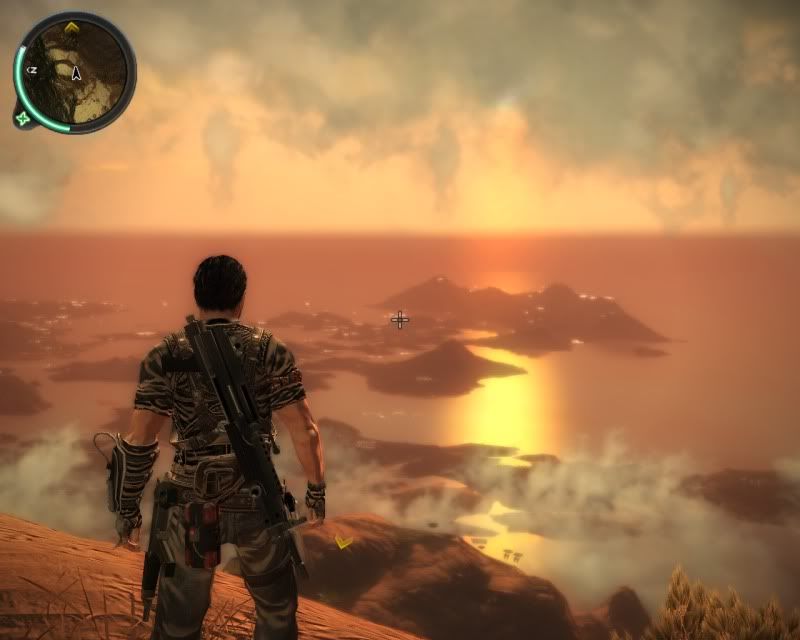Click the north compass indicator on minimap
The width and height of the screenshot is (800, 640).
(x=31, y=70)
